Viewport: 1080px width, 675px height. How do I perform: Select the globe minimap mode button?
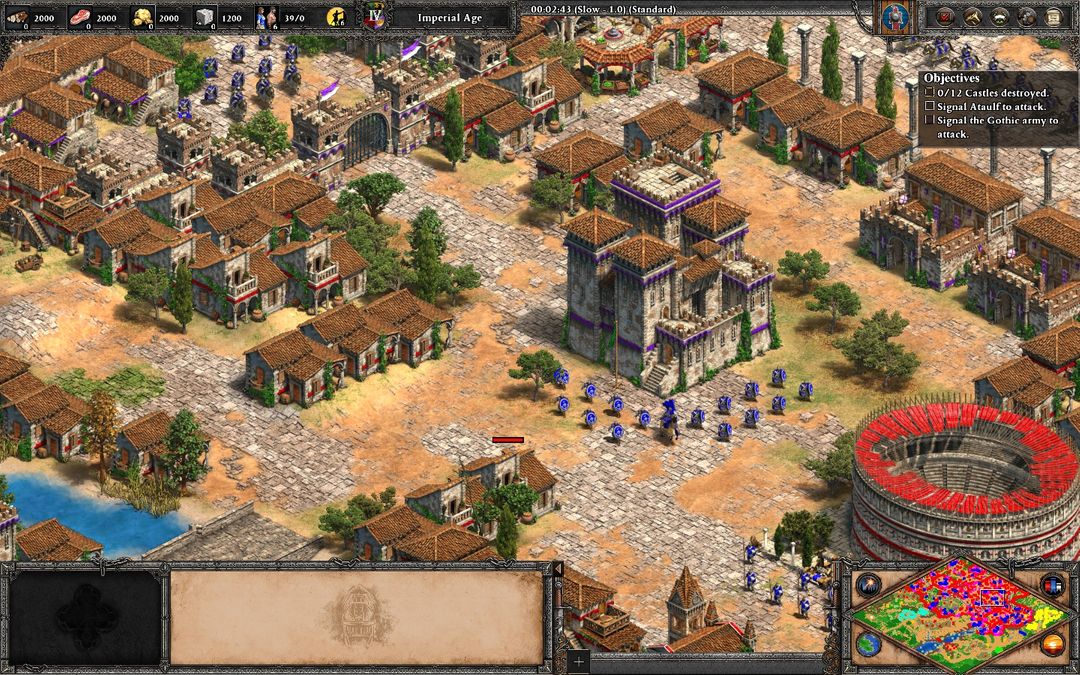click(869, 643)
